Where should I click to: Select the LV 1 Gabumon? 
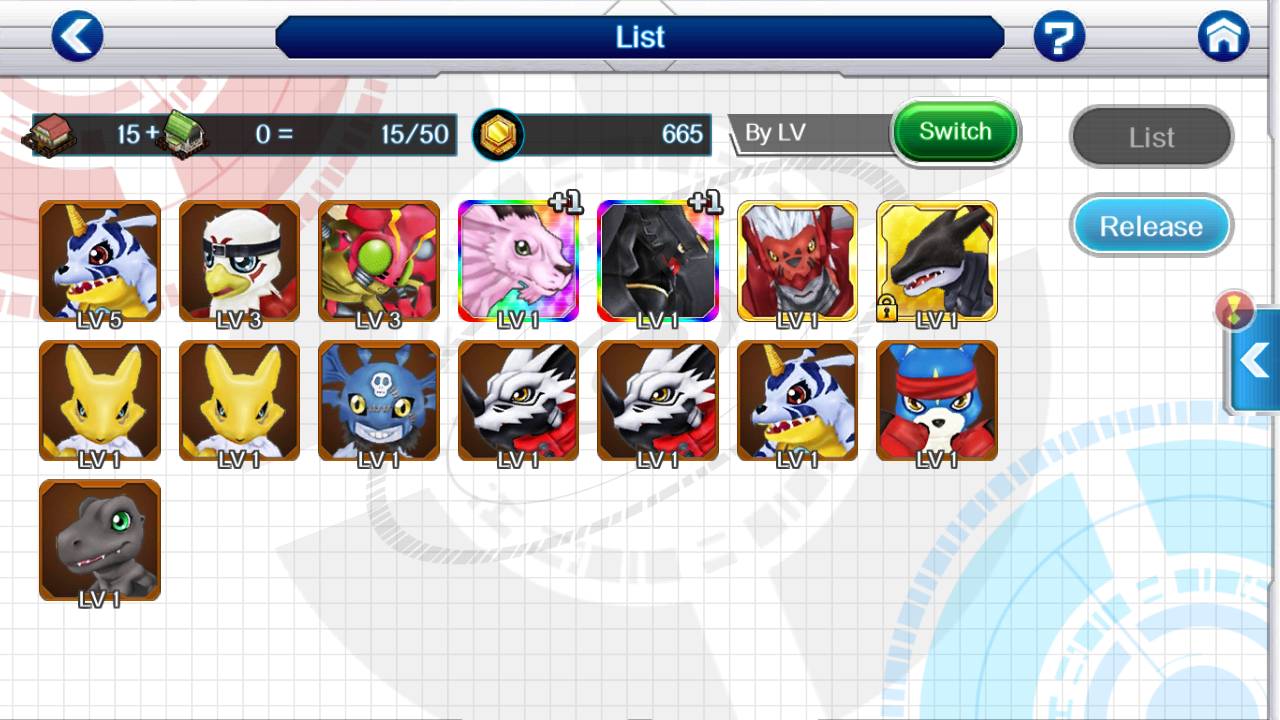(797, 400)
